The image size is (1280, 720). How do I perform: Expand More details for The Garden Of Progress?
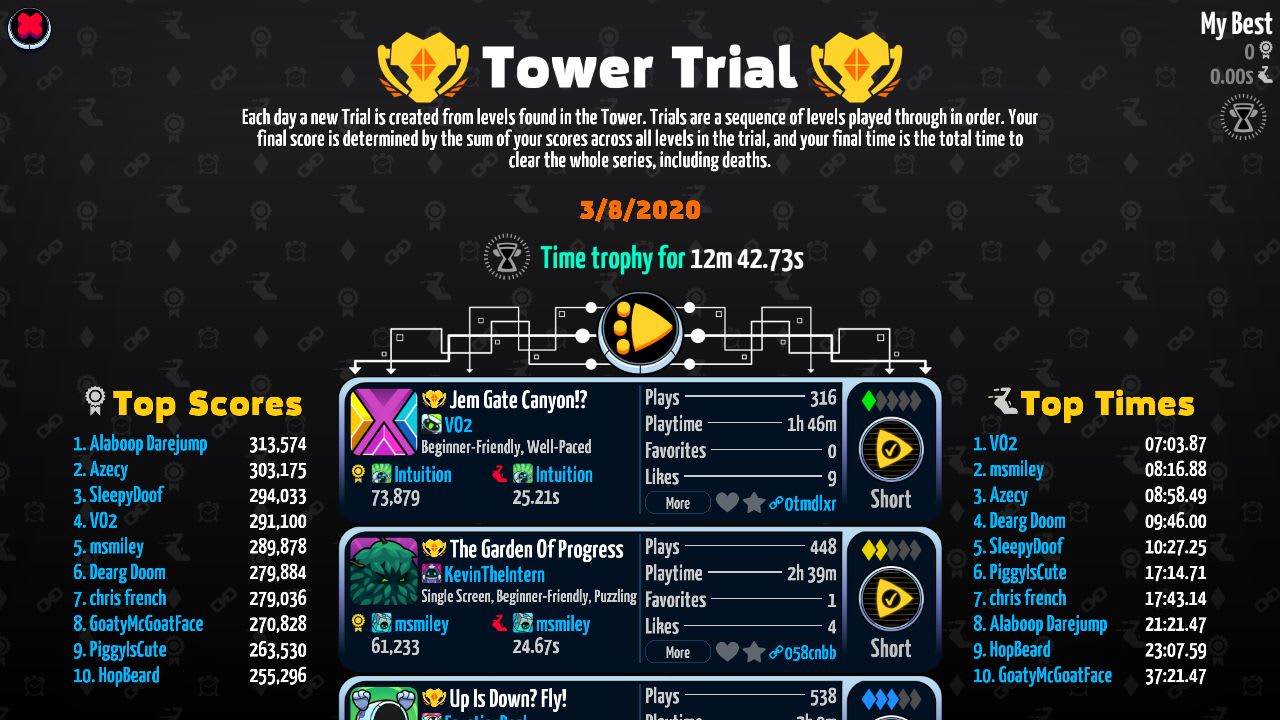click(678, 651)
